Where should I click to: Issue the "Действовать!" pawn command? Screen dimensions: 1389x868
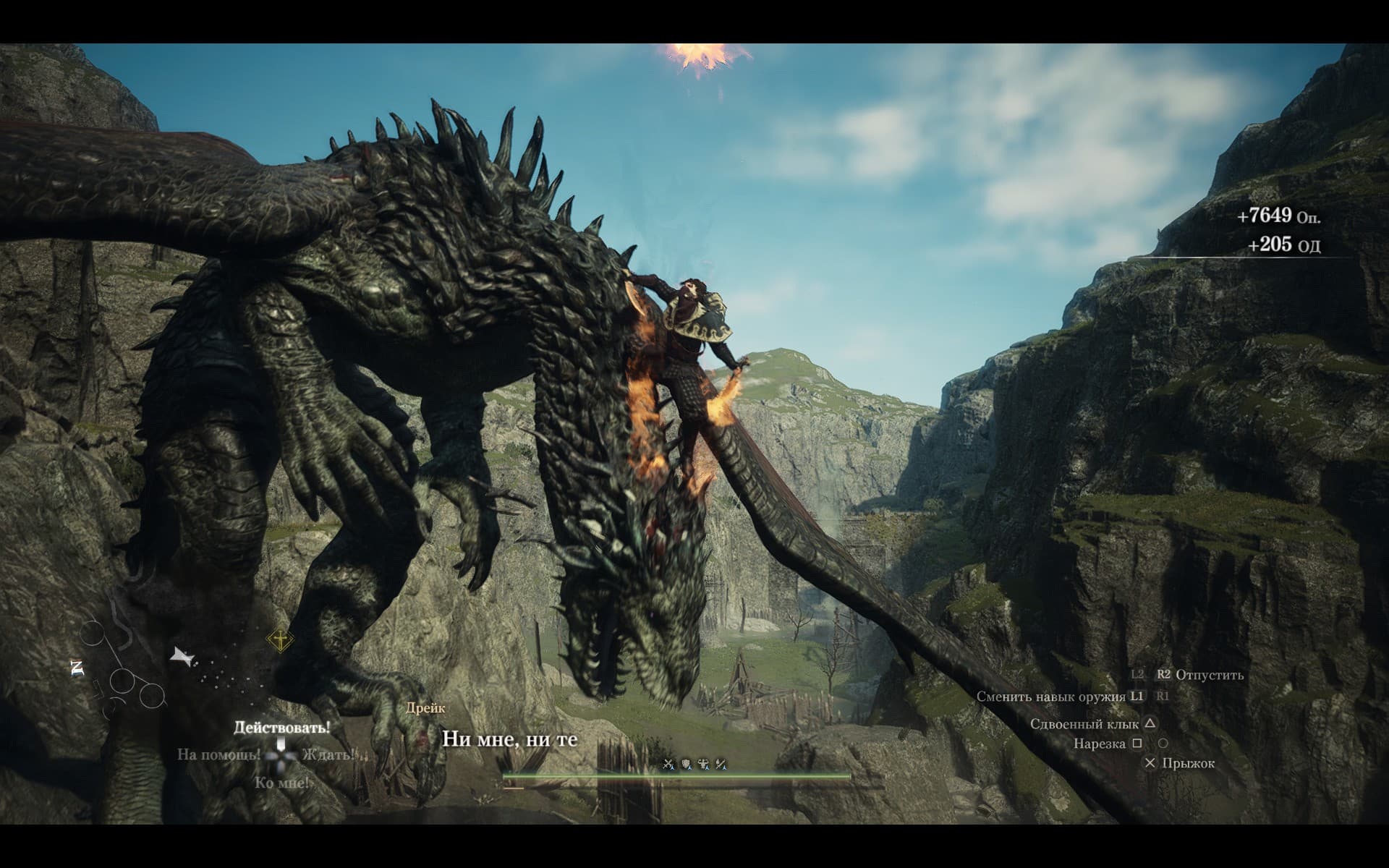(281, 727)
